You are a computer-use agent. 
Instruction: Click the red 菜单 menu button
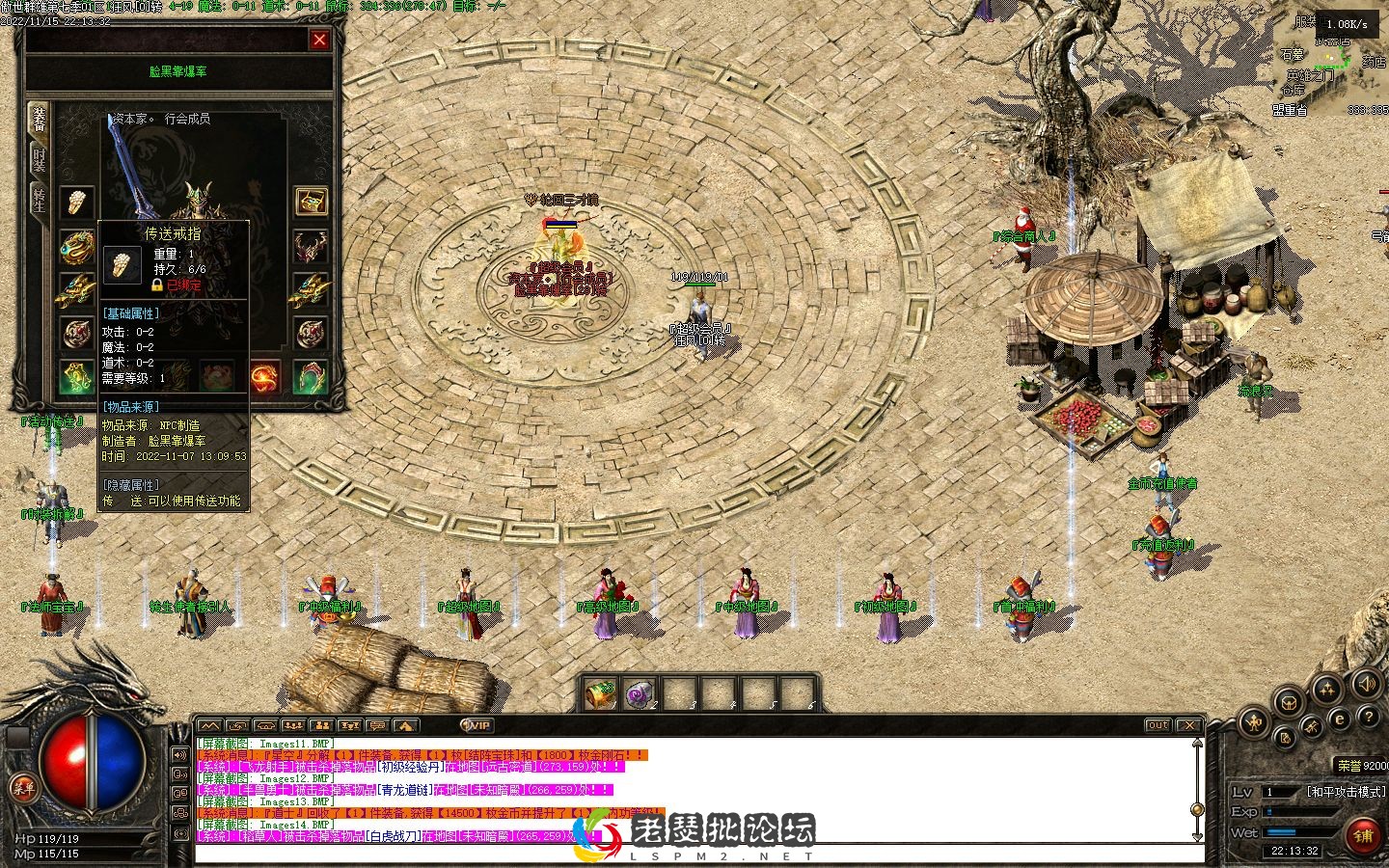(x=23, y=788)
